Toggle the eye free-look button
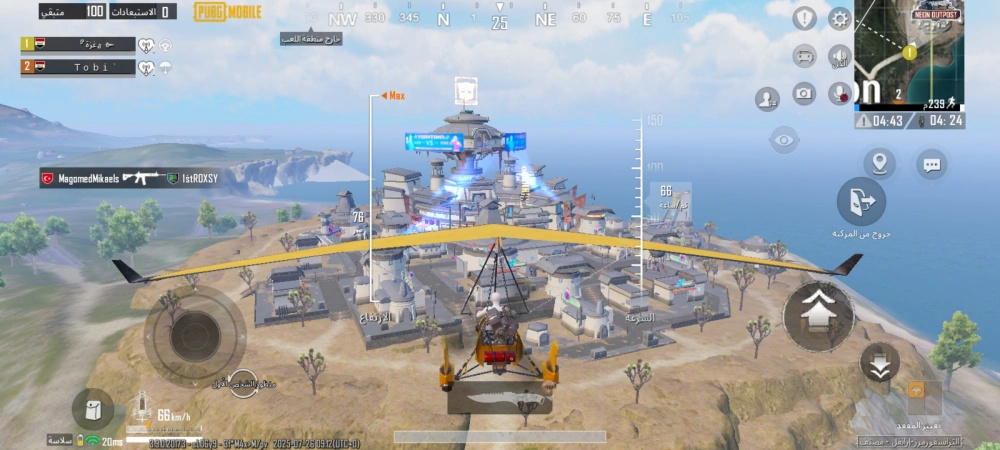 coord(784,140)
